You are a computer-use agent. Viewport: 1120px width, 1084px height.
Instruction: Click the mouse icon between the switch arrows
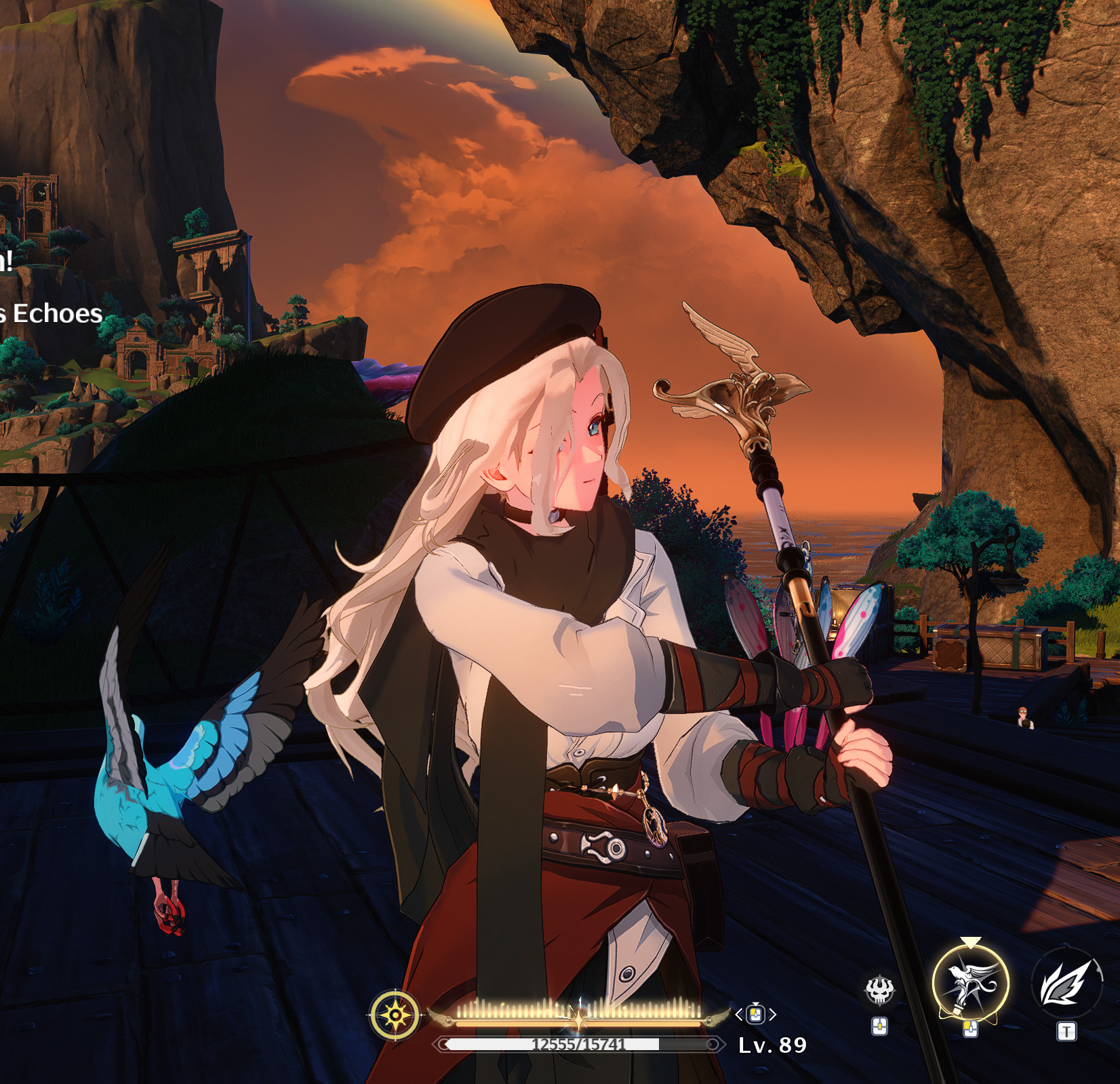coord(755,1014)
